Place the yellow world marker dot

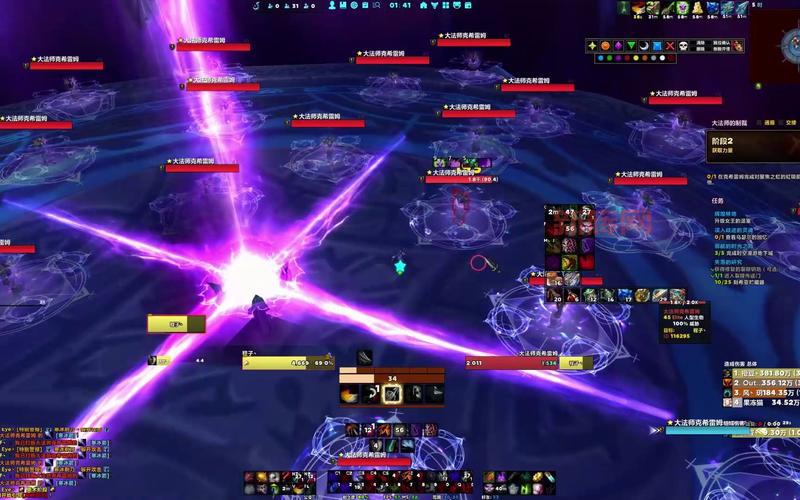click(x=636, y=58)
